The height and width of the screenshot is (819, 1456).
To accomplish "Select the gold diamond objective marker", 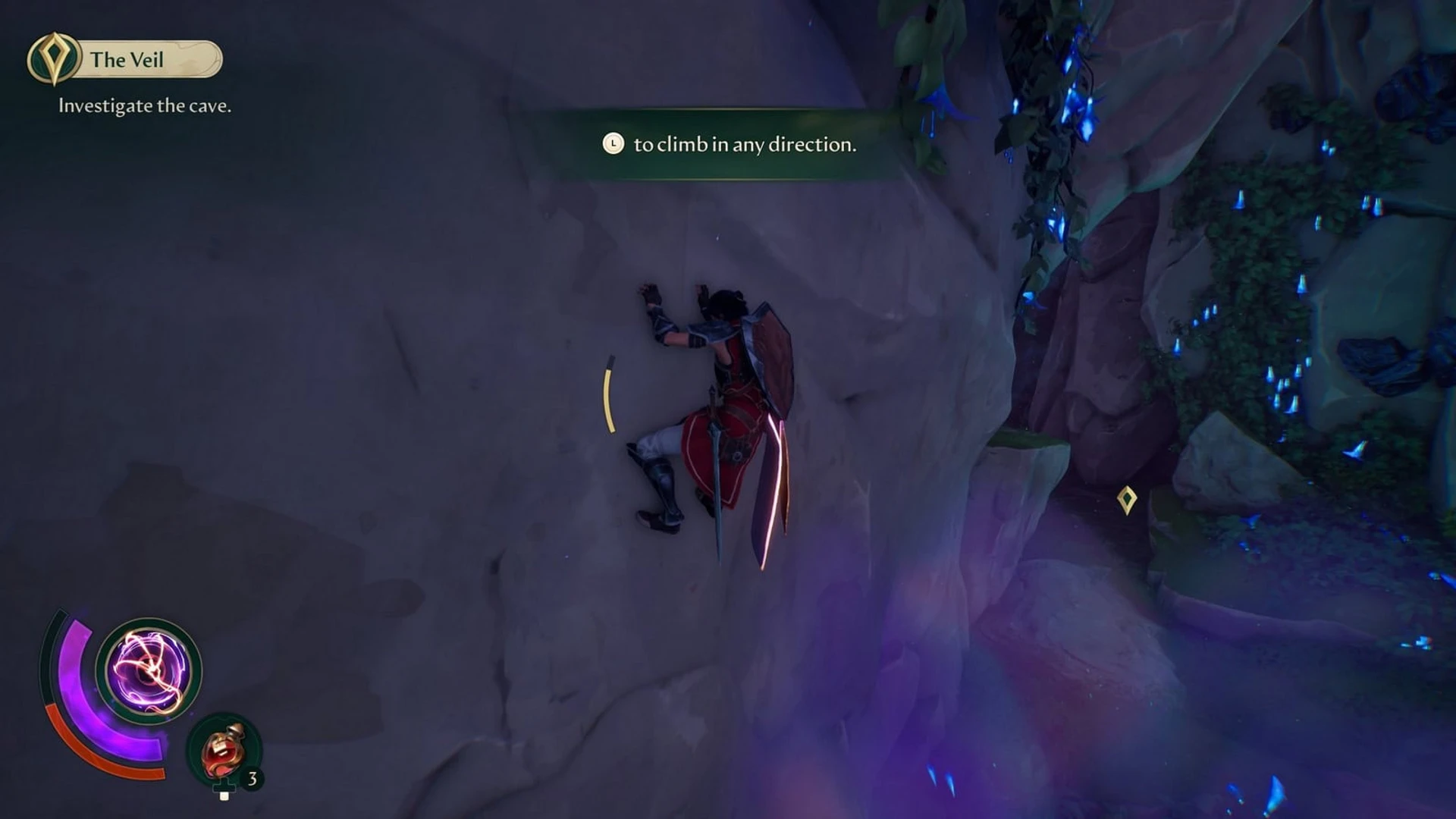I will (x=1127, y=500).
